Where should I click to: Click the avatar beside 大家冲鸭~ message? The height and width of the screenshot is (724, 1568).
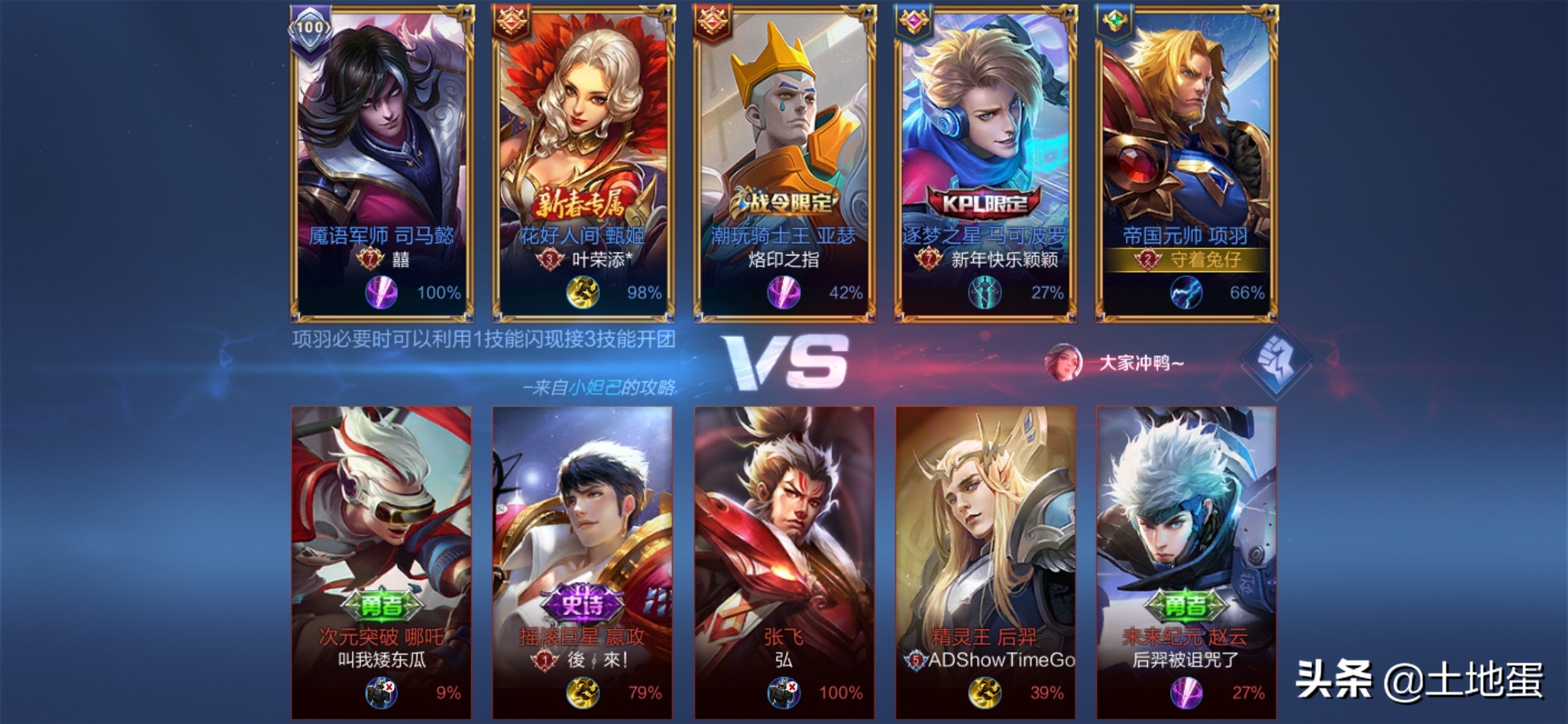point(1063,362)
